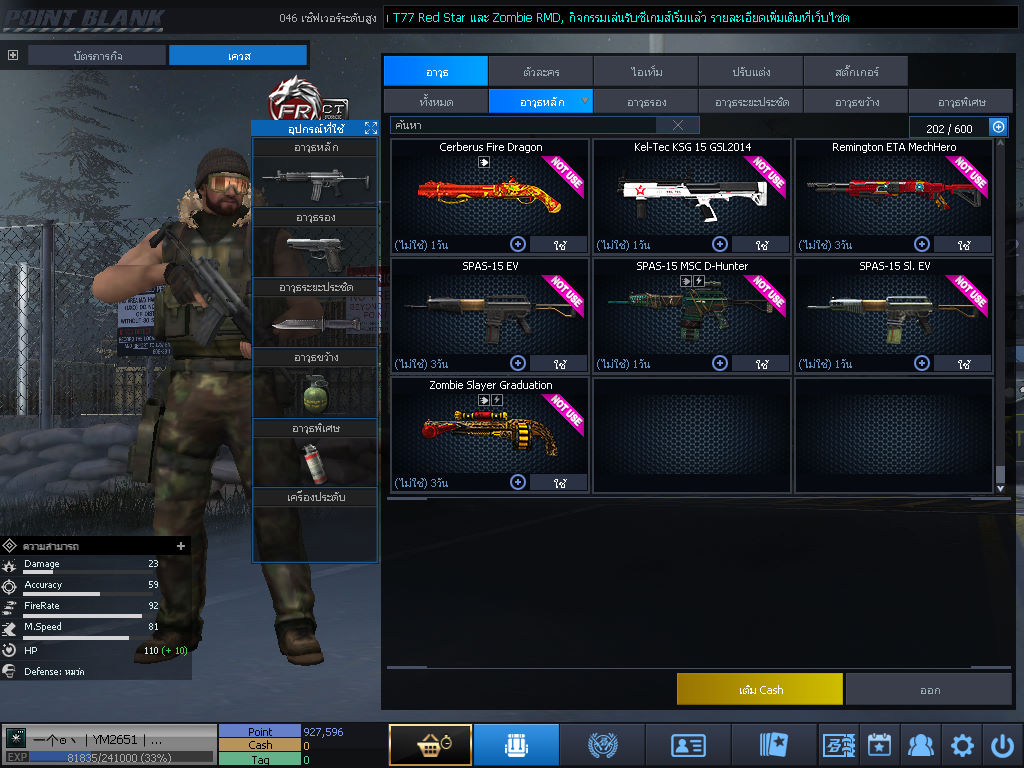Switch to the บัตรภารกิจ tab
Viewport: 1024px width, 768px height.
(x=97, y=56)
